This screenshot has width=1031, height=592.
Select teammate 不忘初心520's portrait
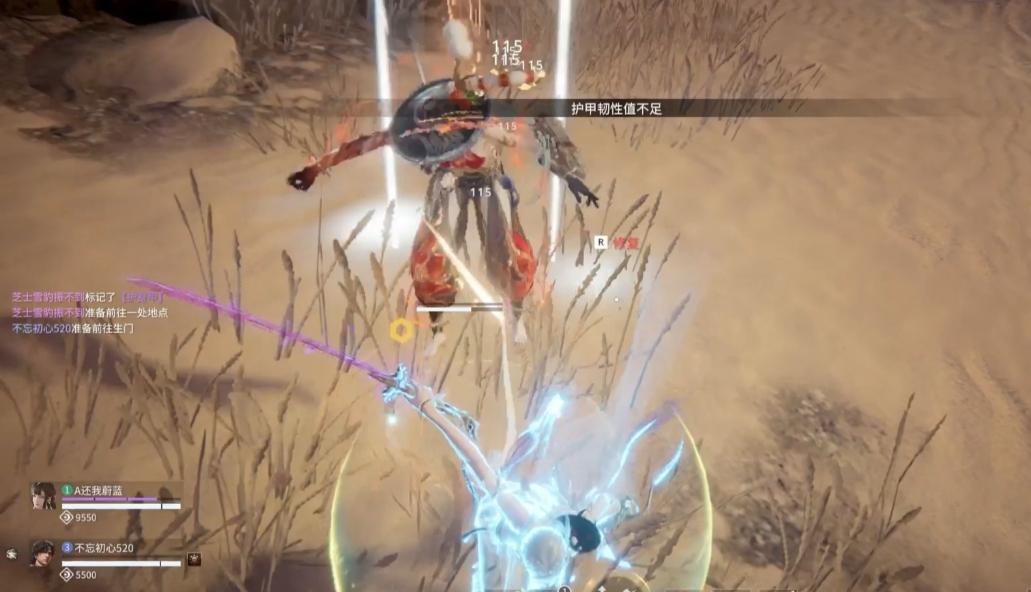pyautogui.click(x=42, y=554)
